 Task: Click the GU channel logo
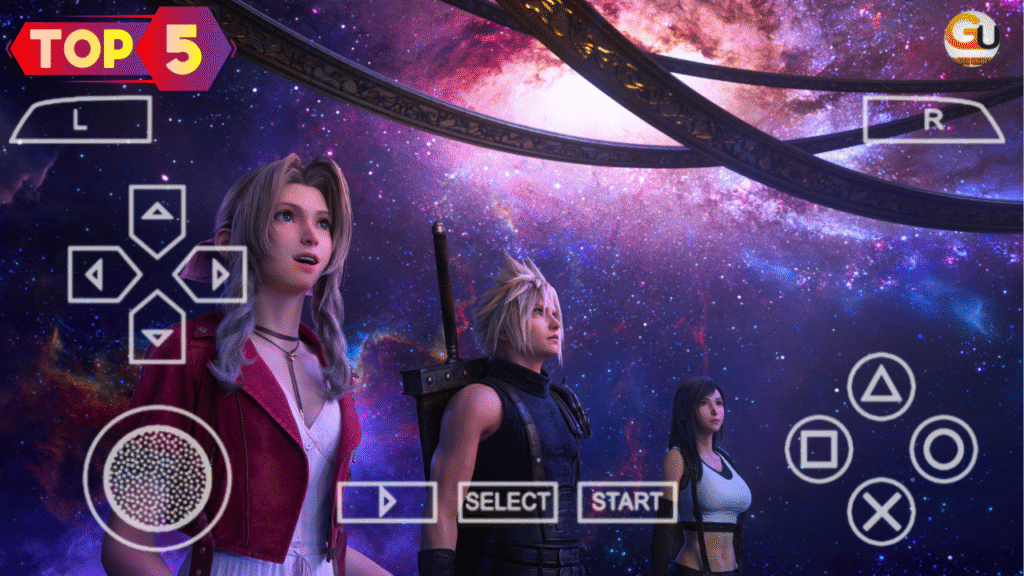971,38
